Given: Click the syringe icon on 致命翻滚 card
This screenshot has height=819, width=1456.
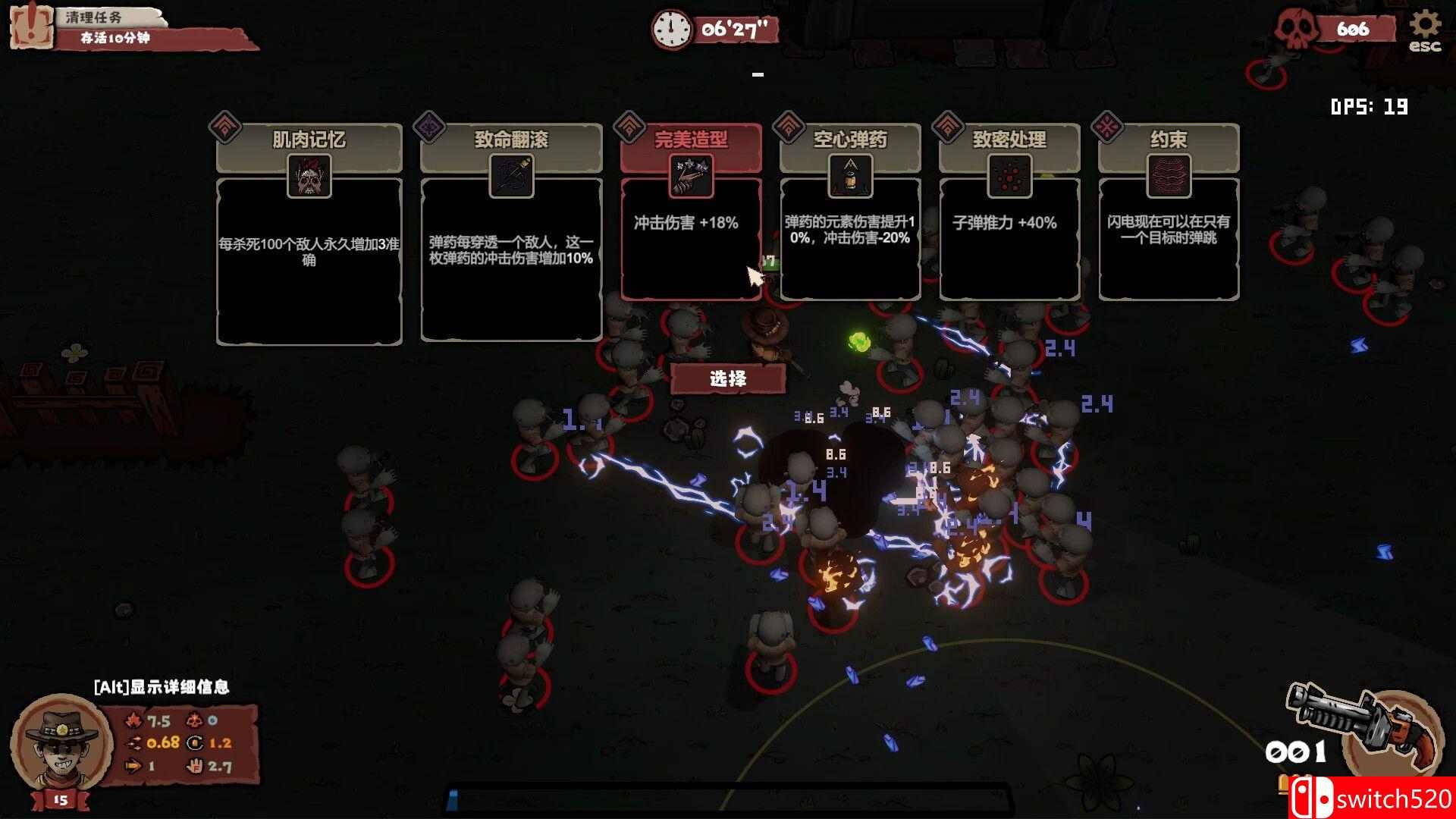Looking at the screenshot, I should click(512, 176).
